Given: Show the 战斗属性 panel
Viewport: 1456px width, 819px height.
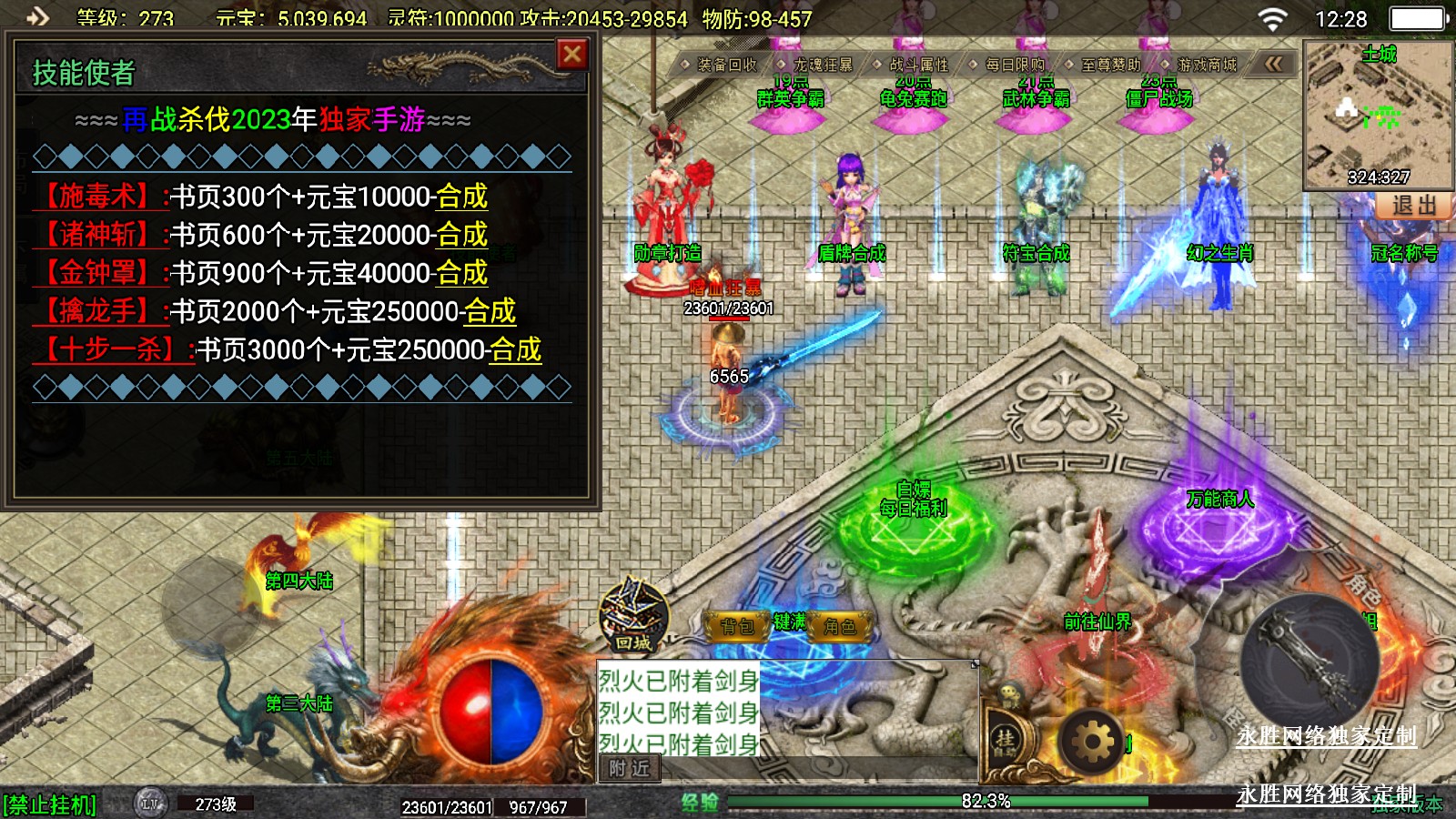Looking at the screenshot, I should pyautogui.click(x=917, y=65).
